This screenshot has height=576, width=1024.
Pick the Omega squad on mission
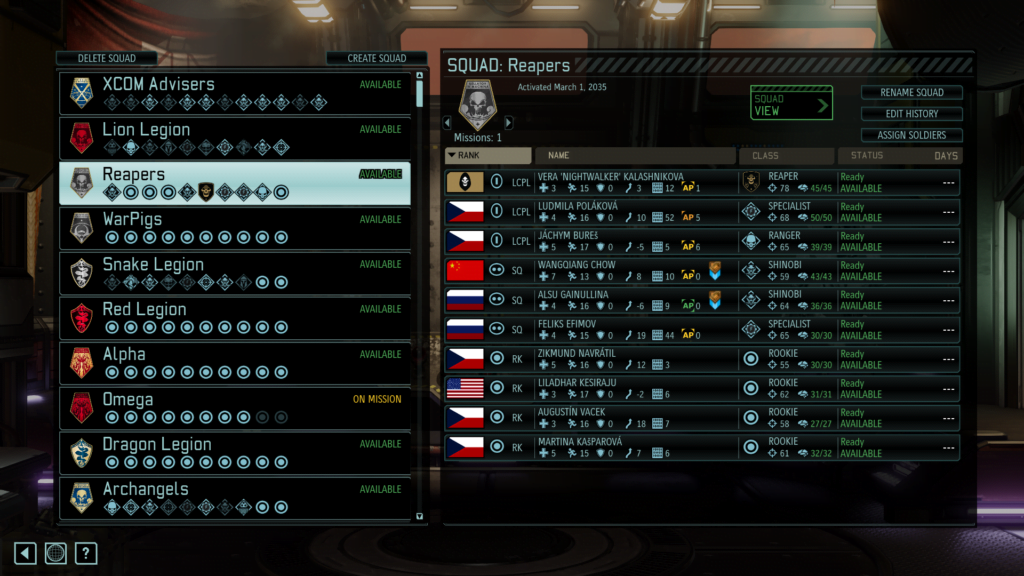click(235, 407)
